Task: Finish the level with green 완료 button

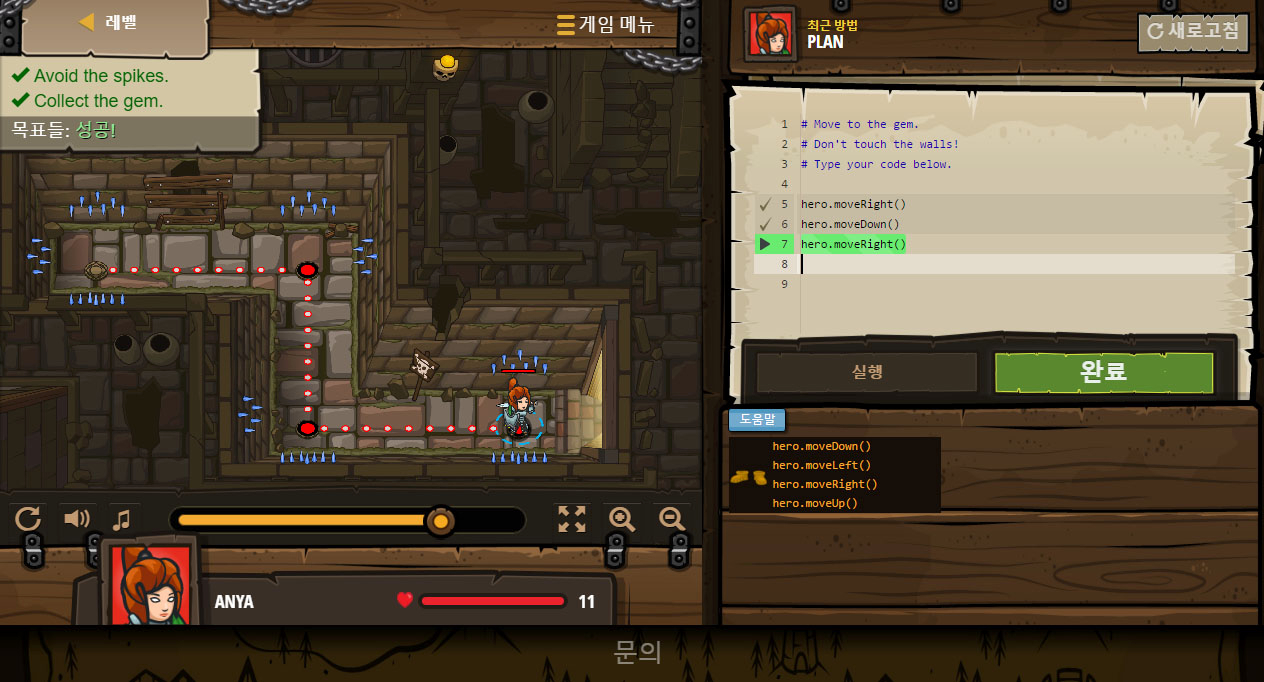Action: pos(1103,372)
